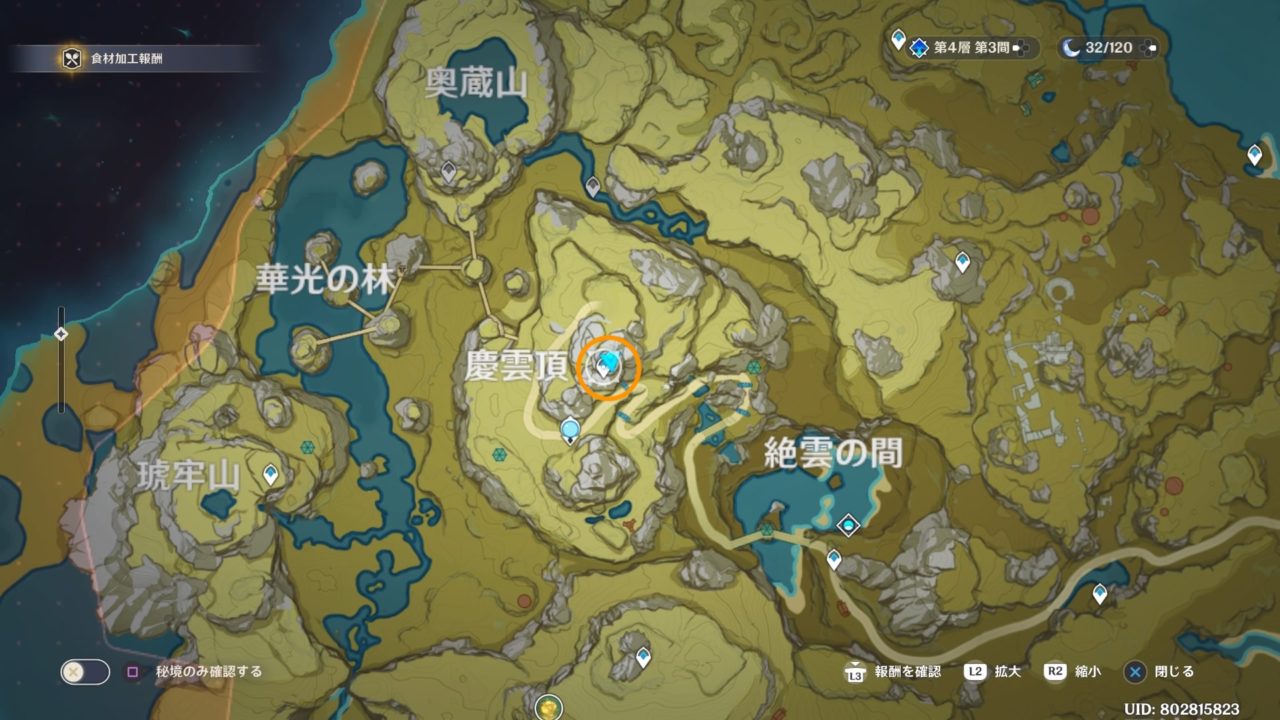
Task: Select the teleport waypoint beside 琥牢山
Action: [x=271, y=474]
